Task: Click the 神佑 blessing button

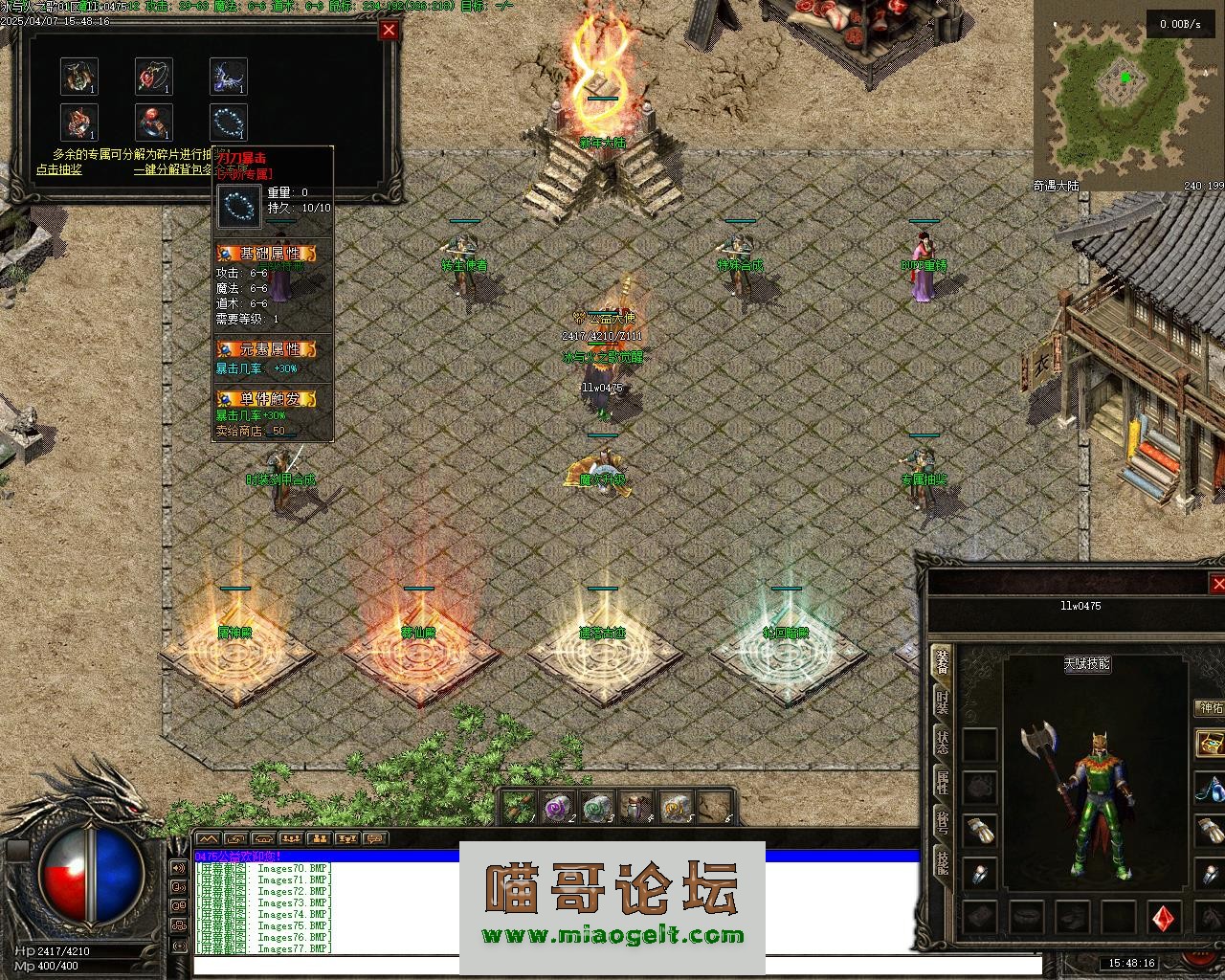Action: coord(1211,708)
